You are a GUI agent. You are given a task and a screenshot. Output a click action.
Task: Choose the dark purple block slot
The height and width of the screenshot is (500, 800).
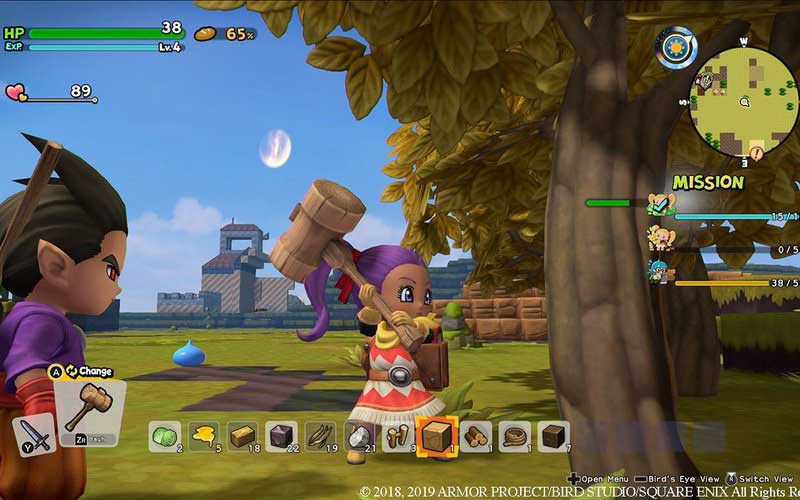(x=281, y=436)
